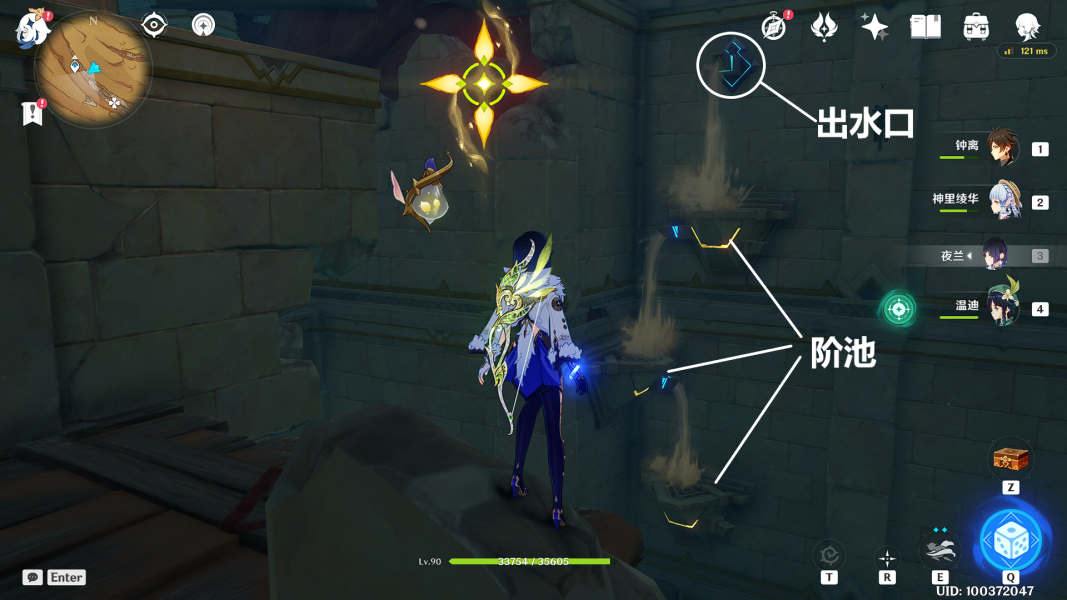Open the backpack inventory
Viewport: 1067px width, 600px height.
coord(976,27)
